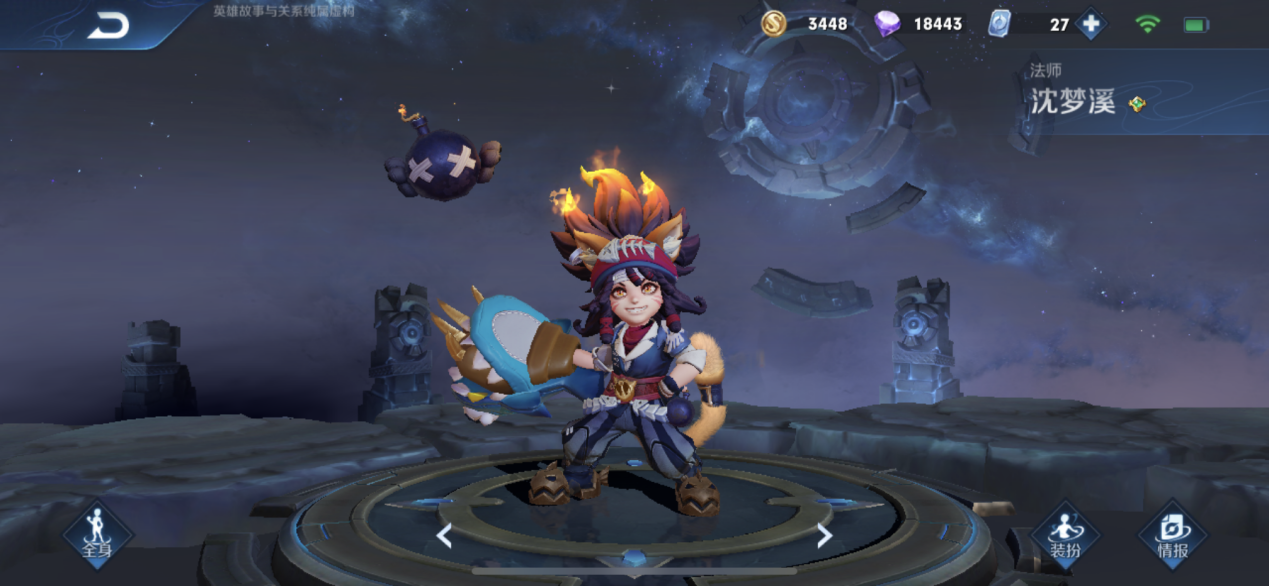Open the 全身 full-body view
This screenshot has height=586, width=1269.
point(97,533)
